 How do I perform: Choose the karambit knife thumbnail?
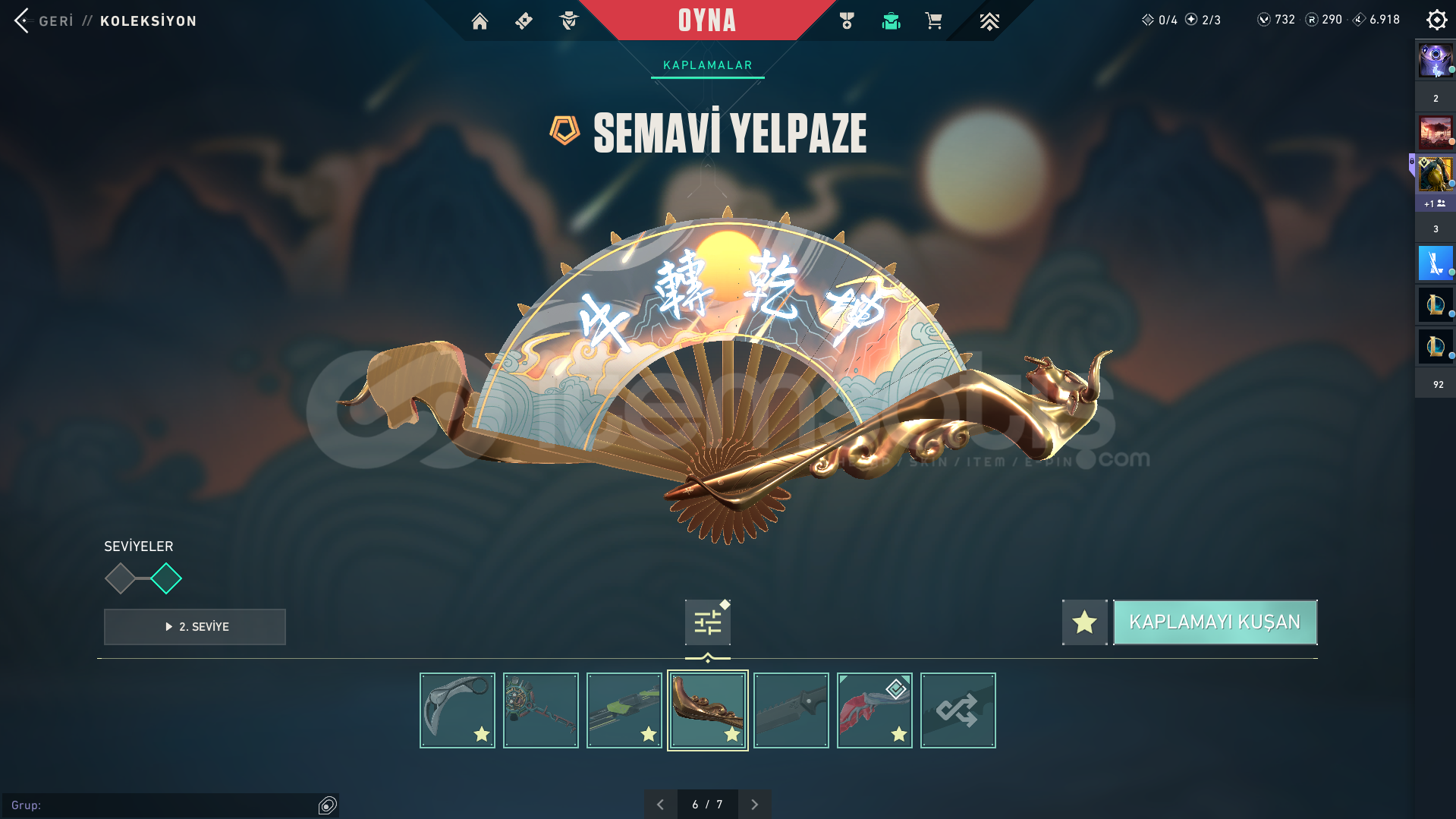457,710
